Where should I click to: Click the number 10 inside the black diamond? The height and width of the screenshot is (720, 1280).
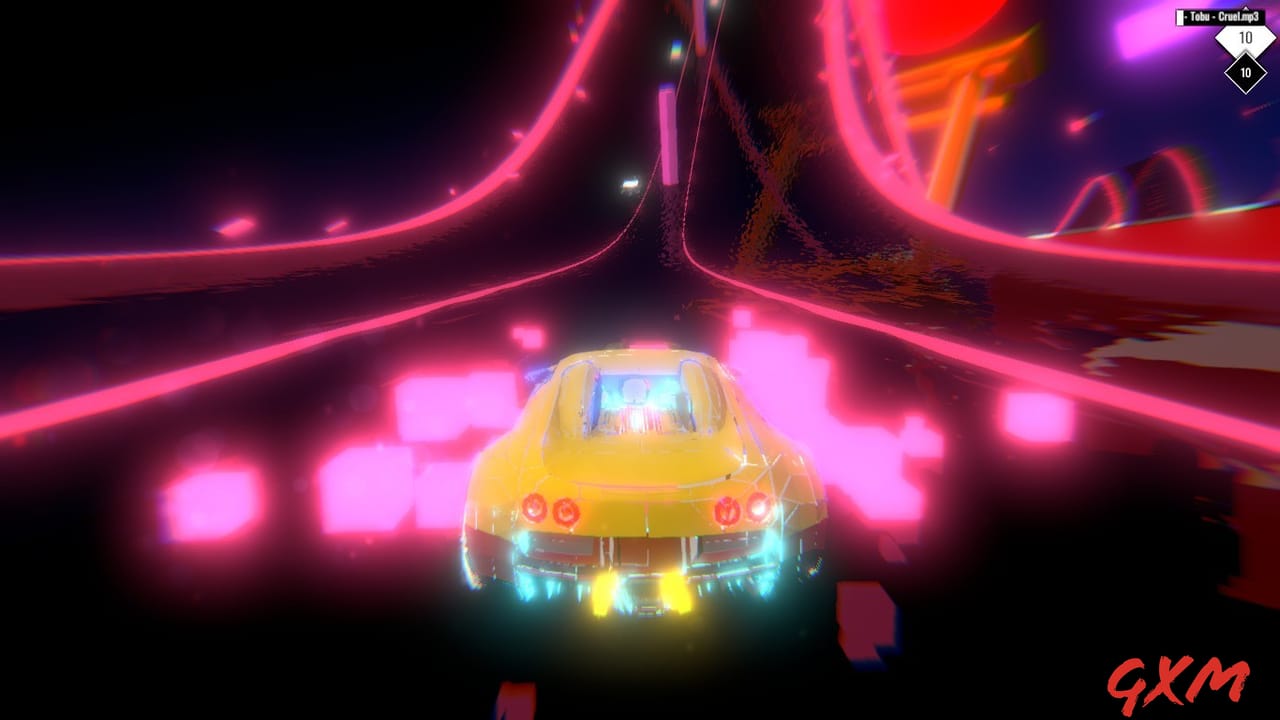click(1246, 72)
